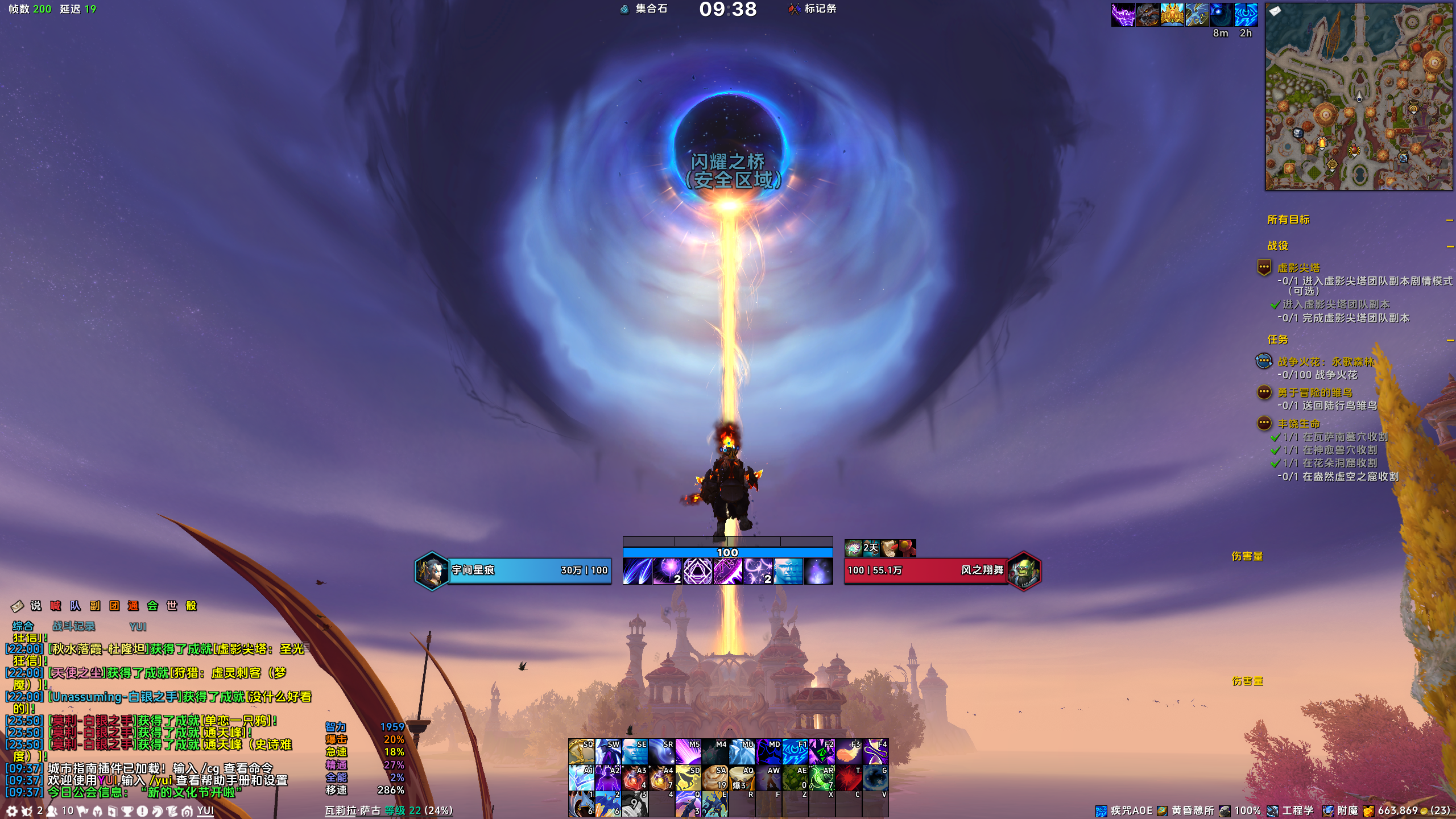Use the cinnamon roll food item on SA

pyautogui.click(x=714, y=778)
